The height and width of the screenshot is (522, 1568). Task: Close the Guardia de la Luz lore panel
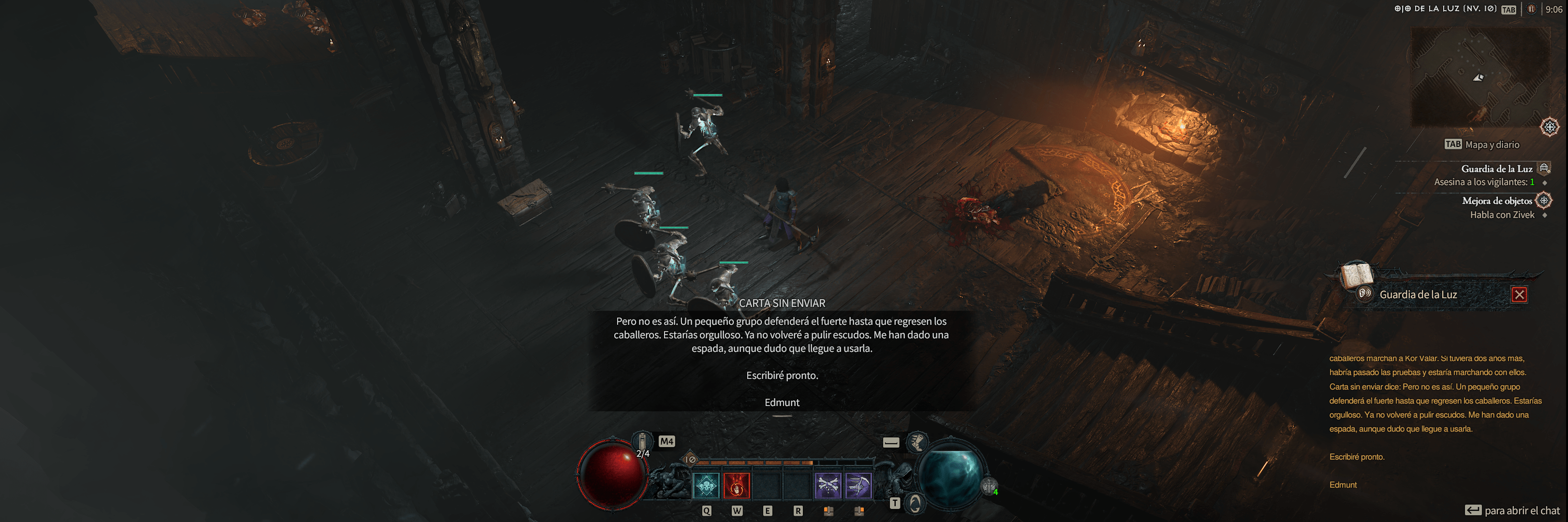point(1519,295)
